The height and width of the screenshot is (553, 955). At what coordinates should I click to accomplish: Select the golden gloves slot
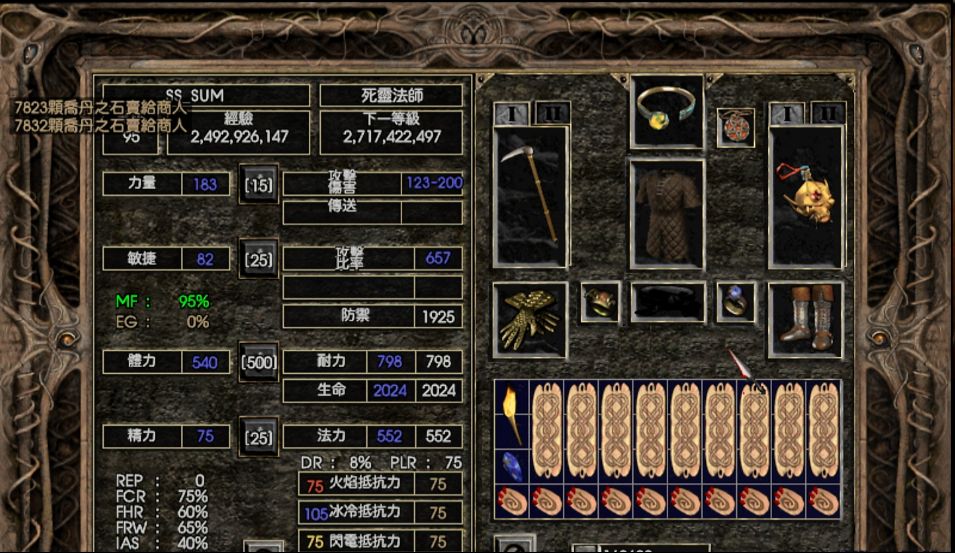pyautogui.click(x=530, y=319)
